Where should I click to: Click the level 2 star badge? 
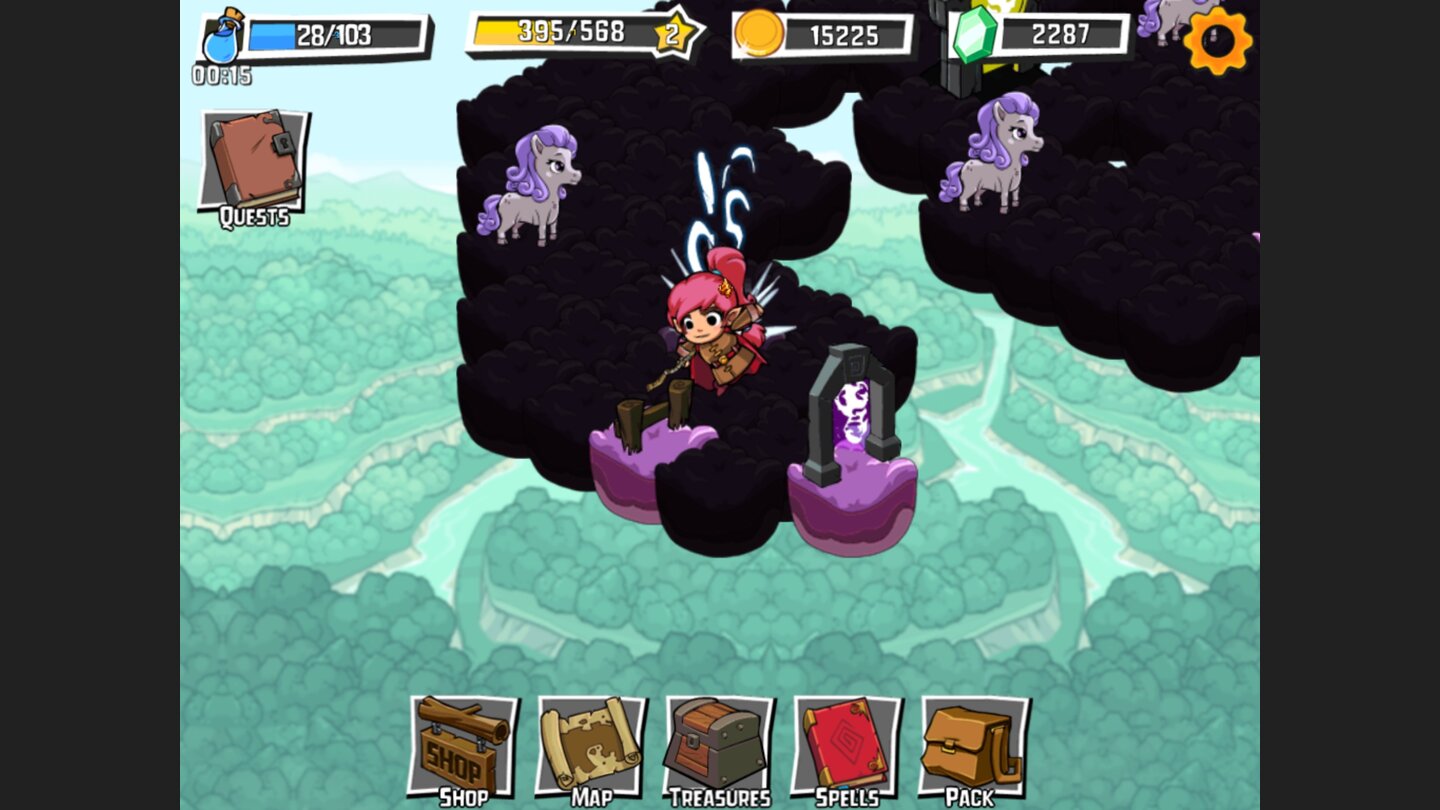click(675, 35)
